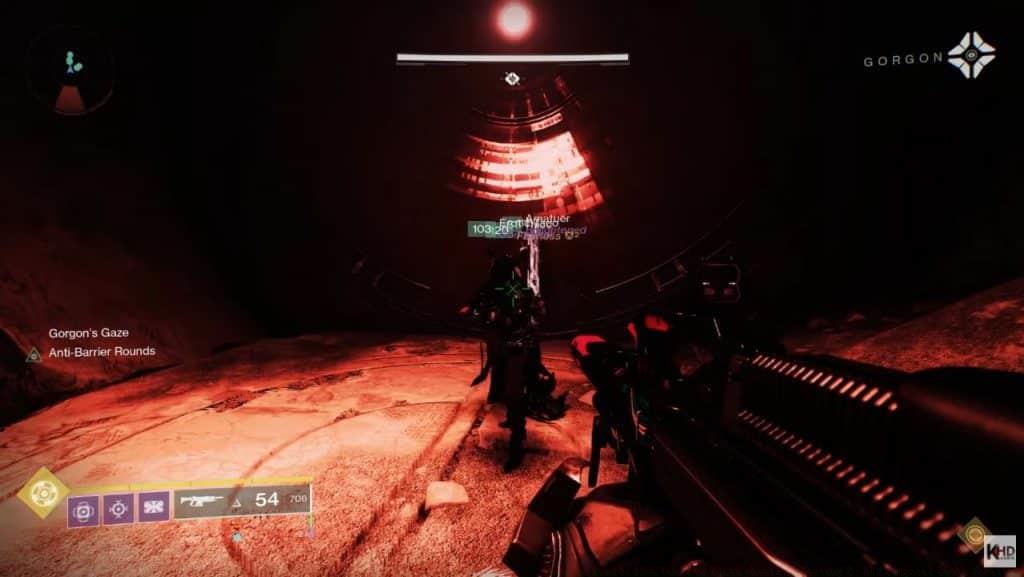Check the Gorgon's Gaze status effect
1024x577 pixels.
tap(86, 333)
